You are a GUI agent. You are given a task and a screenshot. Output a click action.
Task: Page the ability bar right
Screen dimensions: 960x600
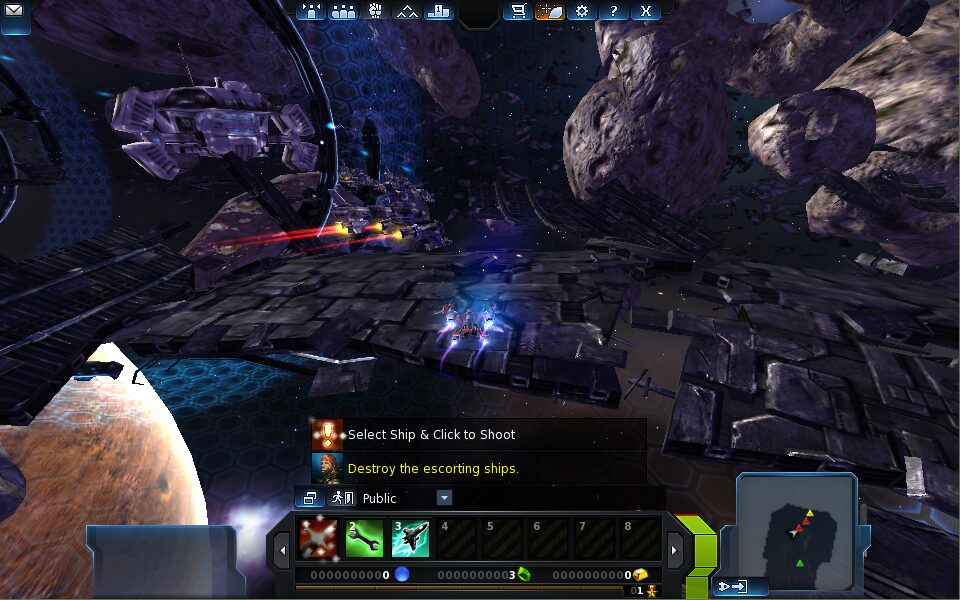675,548
